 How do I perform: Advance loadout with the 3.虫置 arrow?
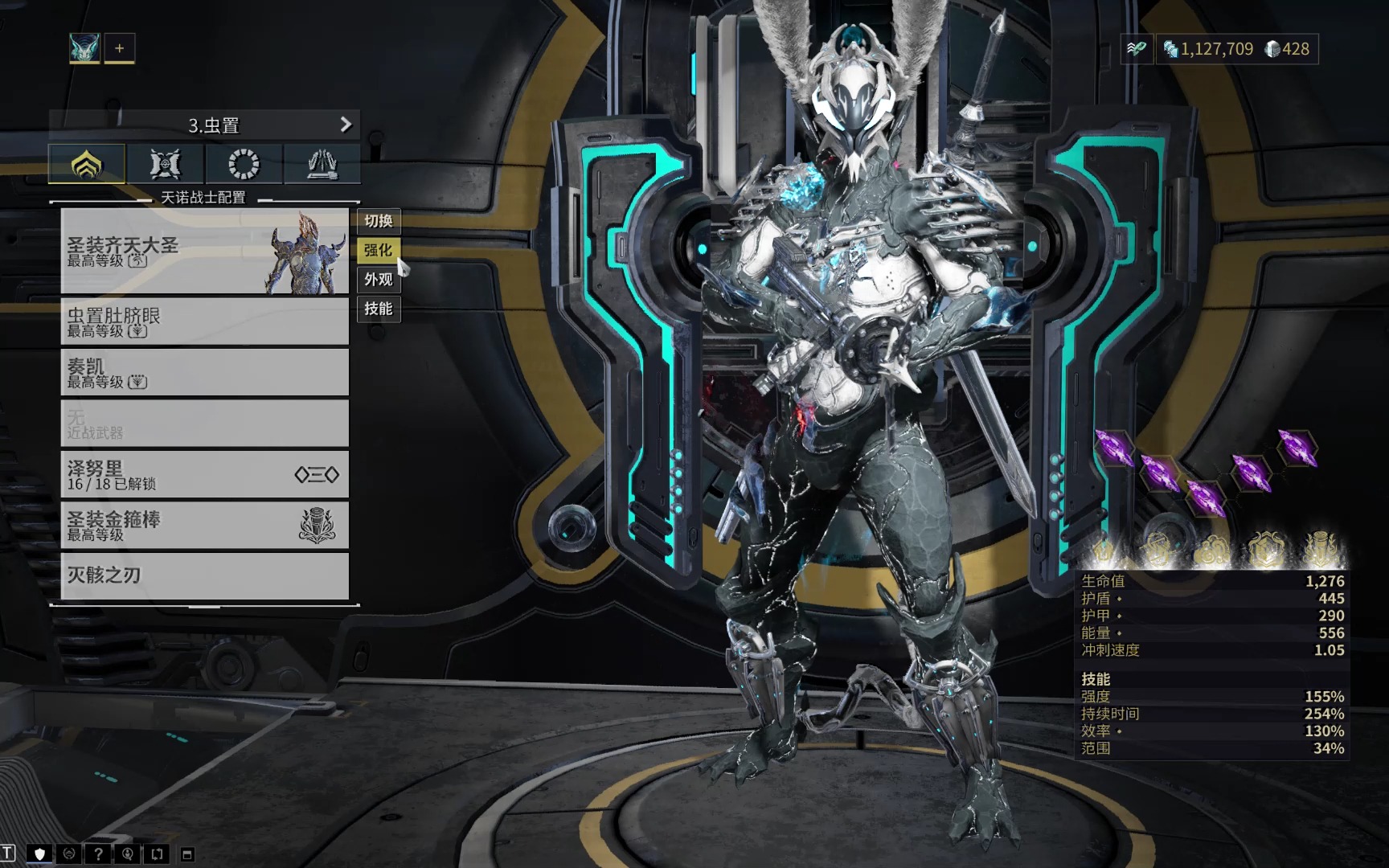tap(346, 125)
